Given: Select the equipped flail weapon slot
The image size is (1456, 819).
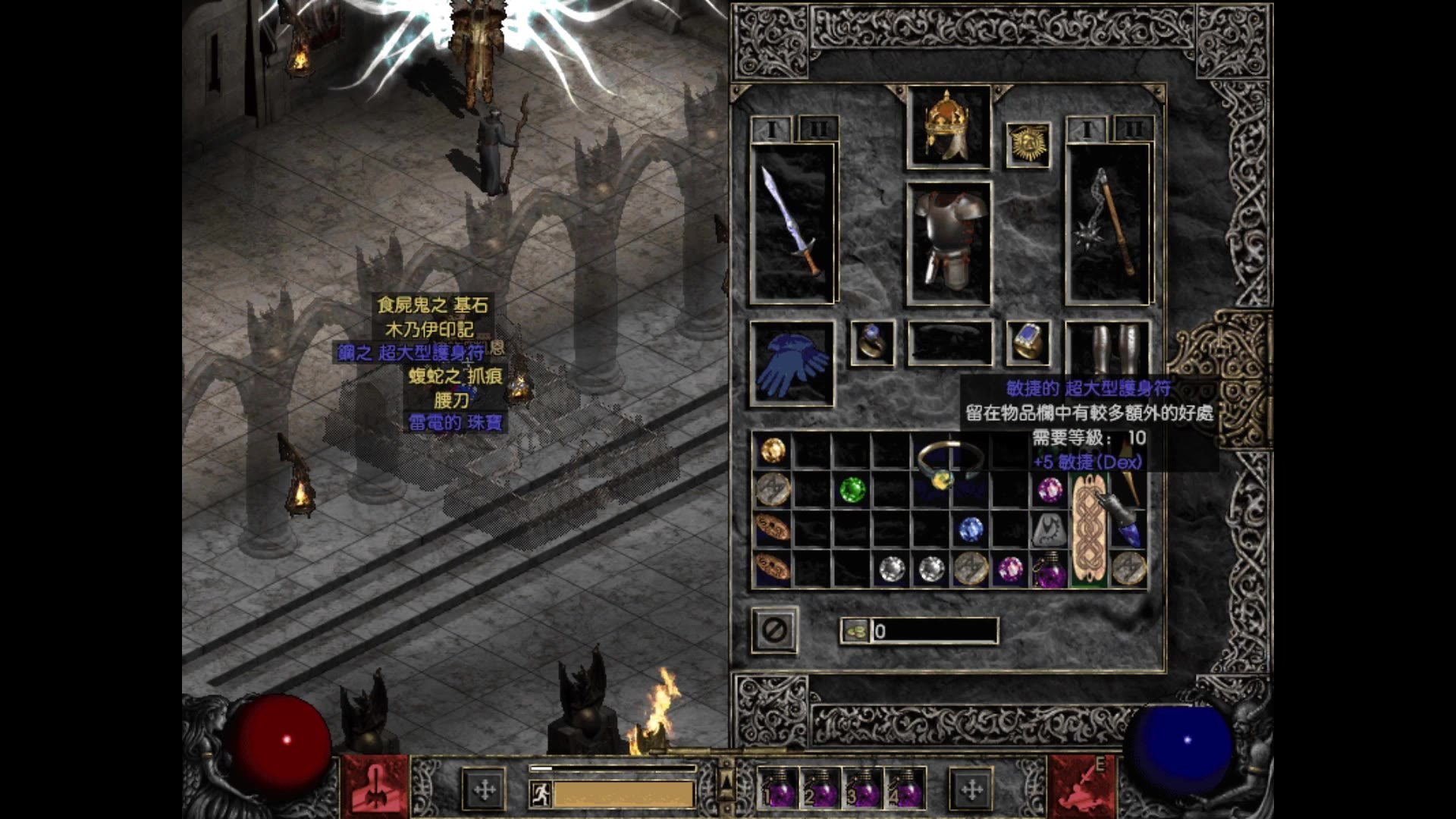Looking at the screenshot, I should [1109, 224].
